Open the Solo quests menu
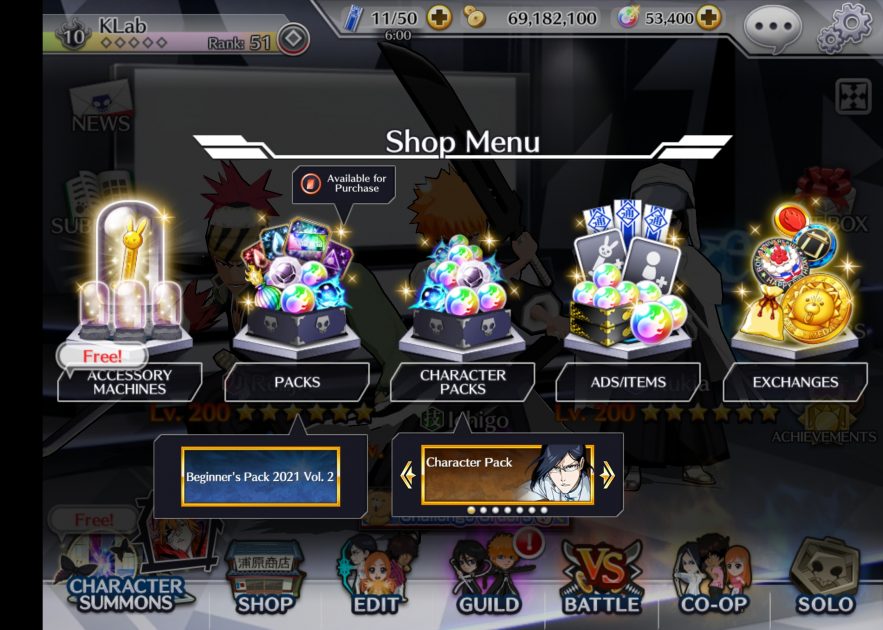 click(x=825, y=580)
